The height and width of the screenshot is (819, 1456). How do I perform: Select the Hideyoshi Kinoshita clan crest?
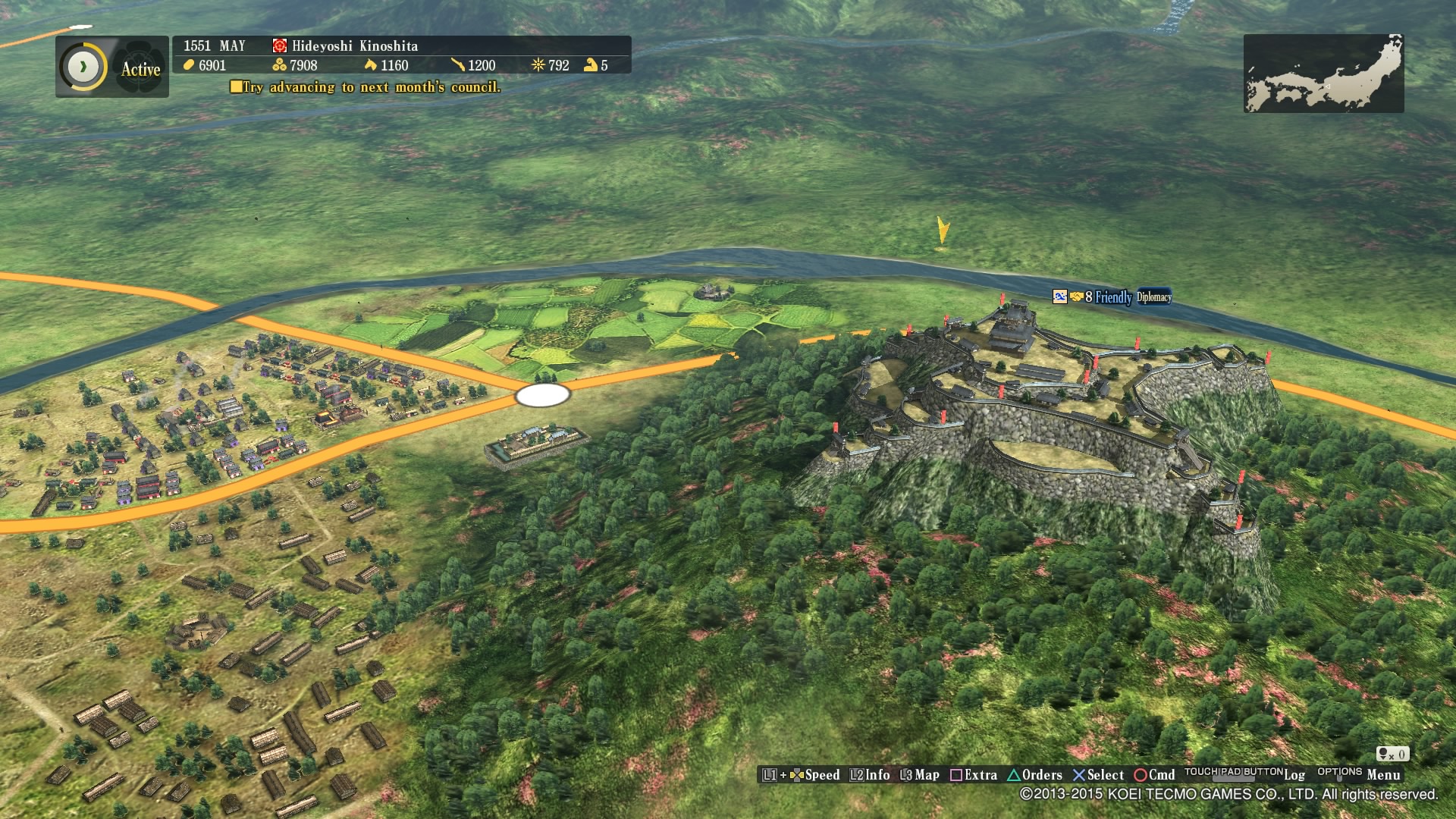pyautogui.click(x=280, y=45)
